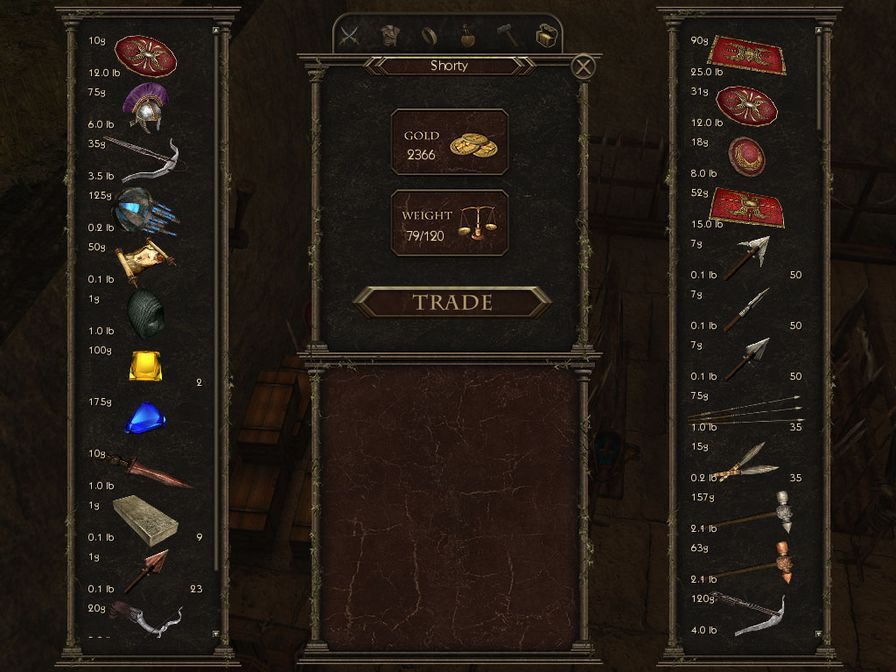Open the body armor category tab
The height and width of the screenshot is (672, 896).
pos(391,36)
